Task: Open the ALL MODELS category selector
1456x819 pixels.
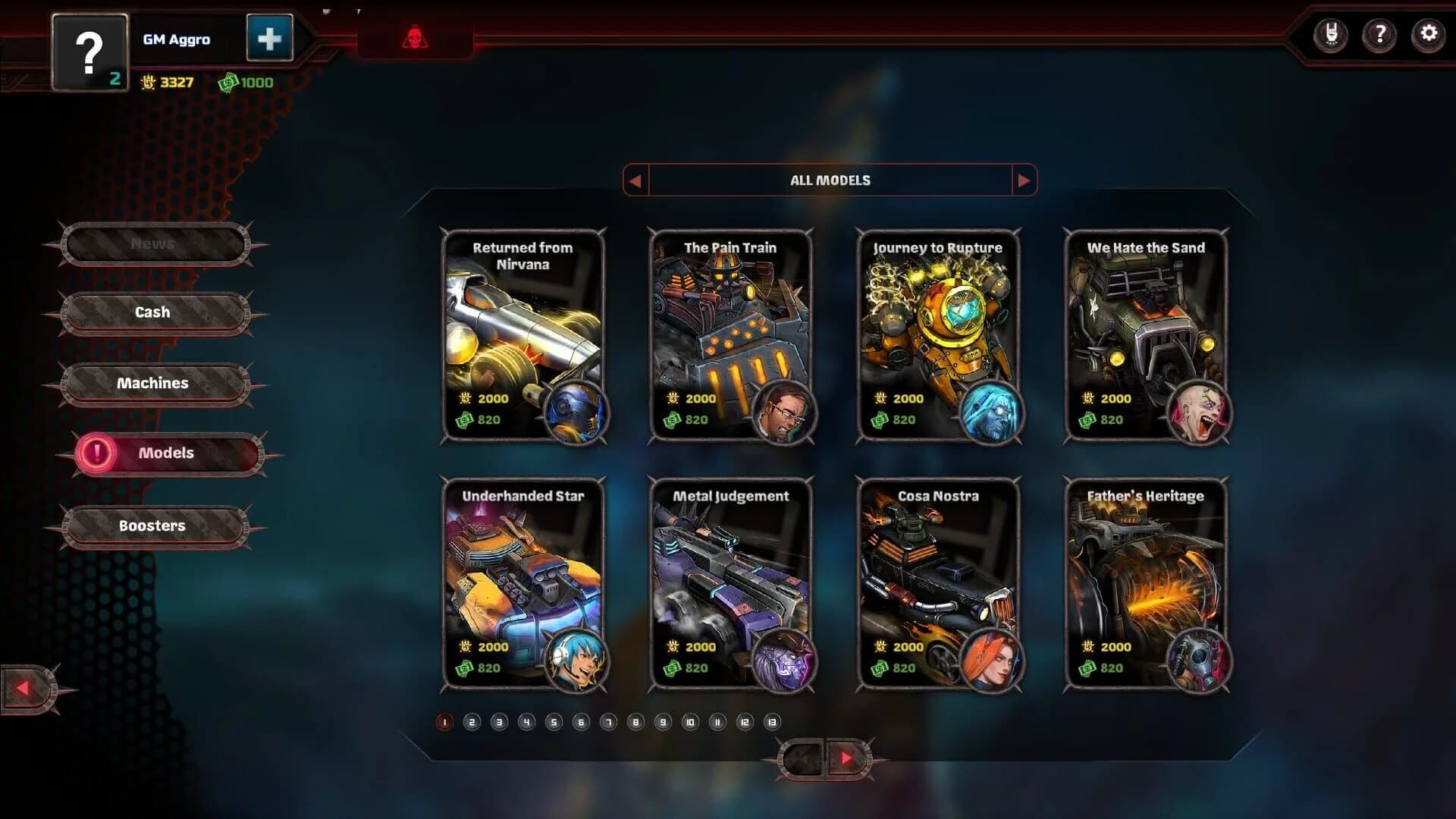Action: (830, 180)
